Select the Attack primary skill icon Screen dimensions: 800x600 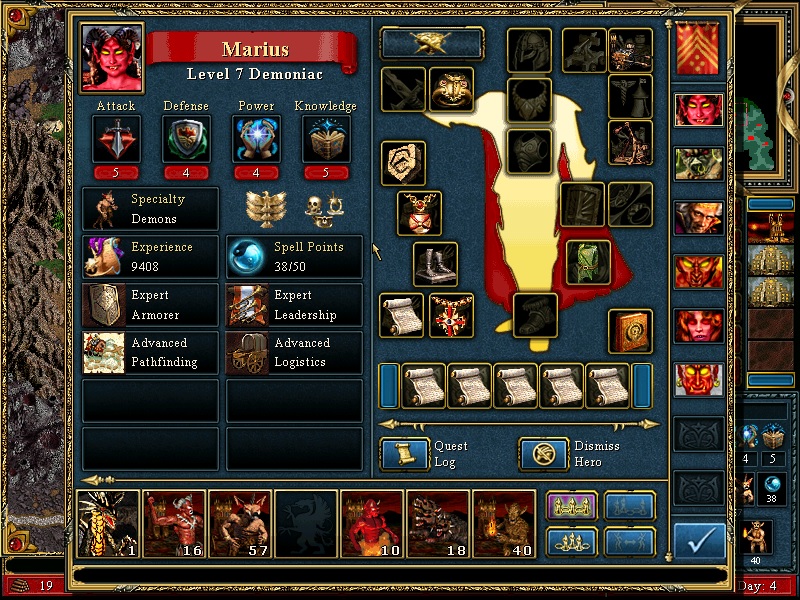click(116, 139)
